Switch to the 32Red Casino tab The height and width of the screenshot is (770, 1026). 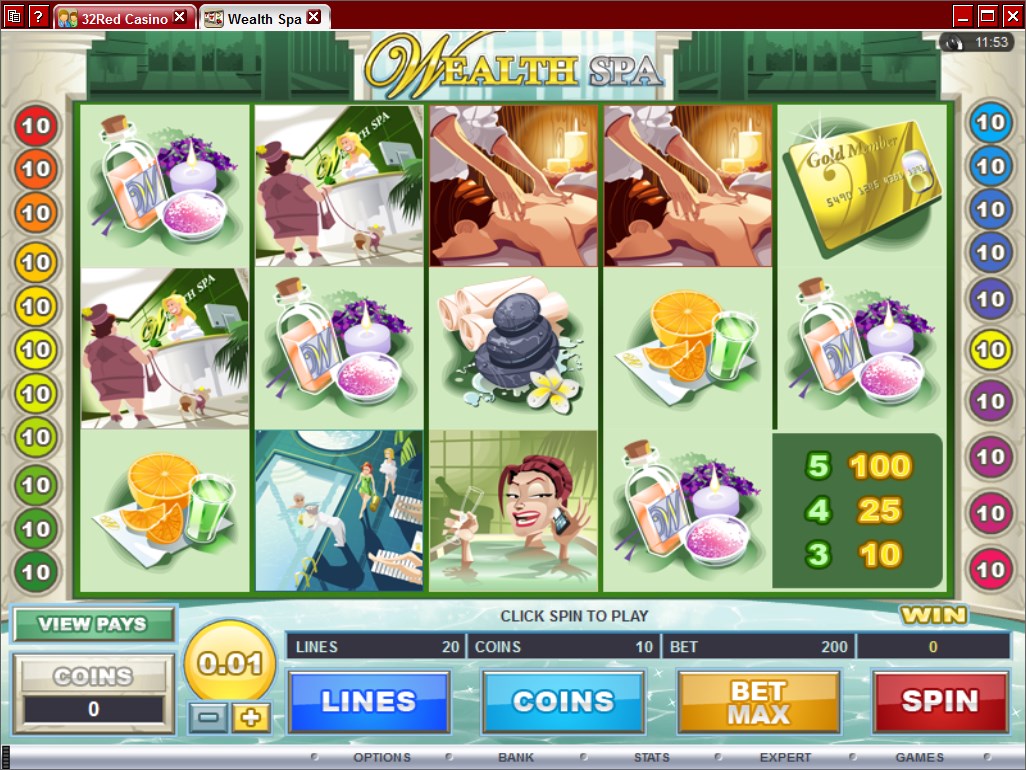tap(118, 17)
